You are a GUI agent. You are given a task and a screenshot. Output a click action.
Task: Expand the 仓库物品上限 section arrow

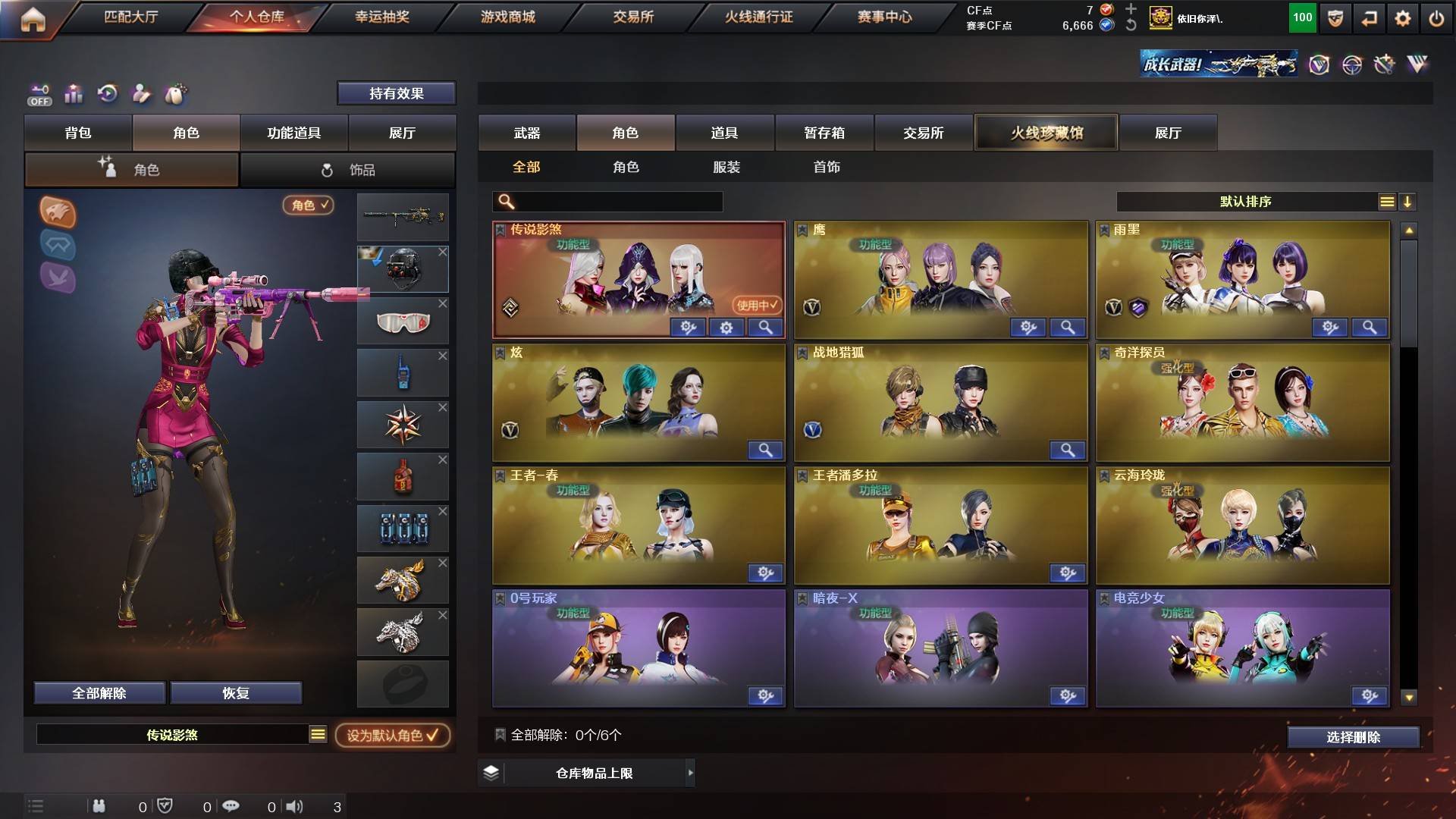point(690,773)
